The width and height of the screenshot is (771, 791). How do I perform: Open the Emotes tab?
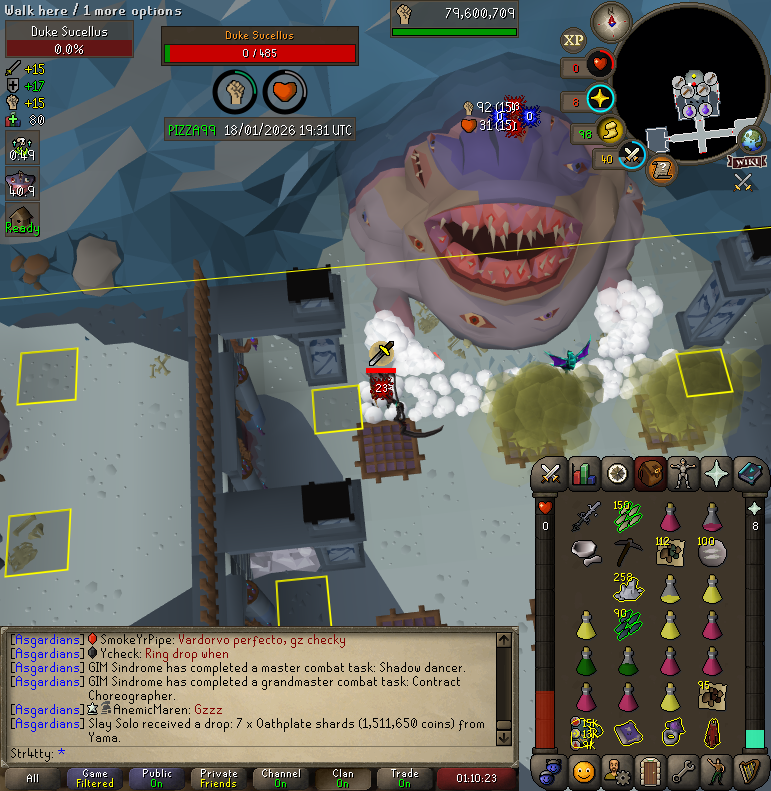click(x=718, y=772)
